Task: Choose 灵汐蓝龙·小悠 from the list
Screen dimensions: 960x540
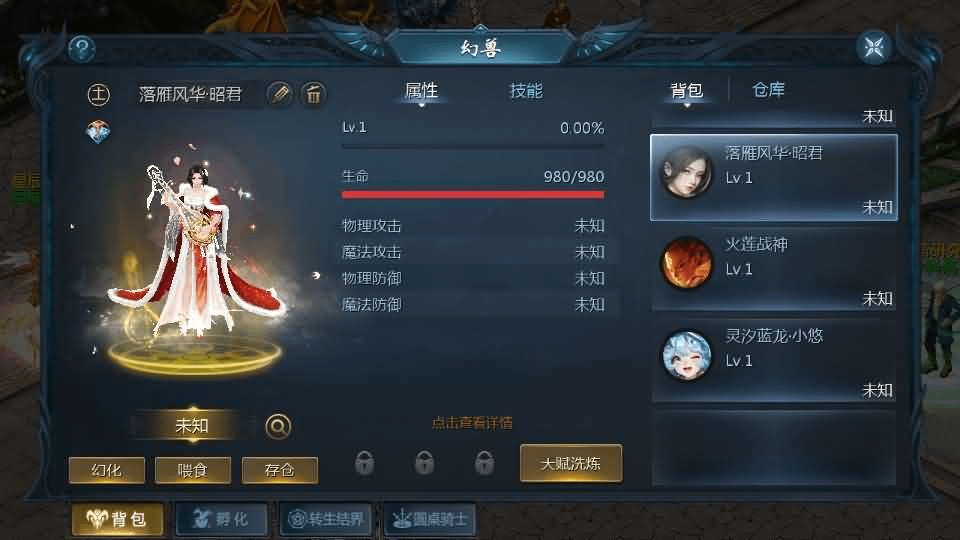Action: pos(774,359)
